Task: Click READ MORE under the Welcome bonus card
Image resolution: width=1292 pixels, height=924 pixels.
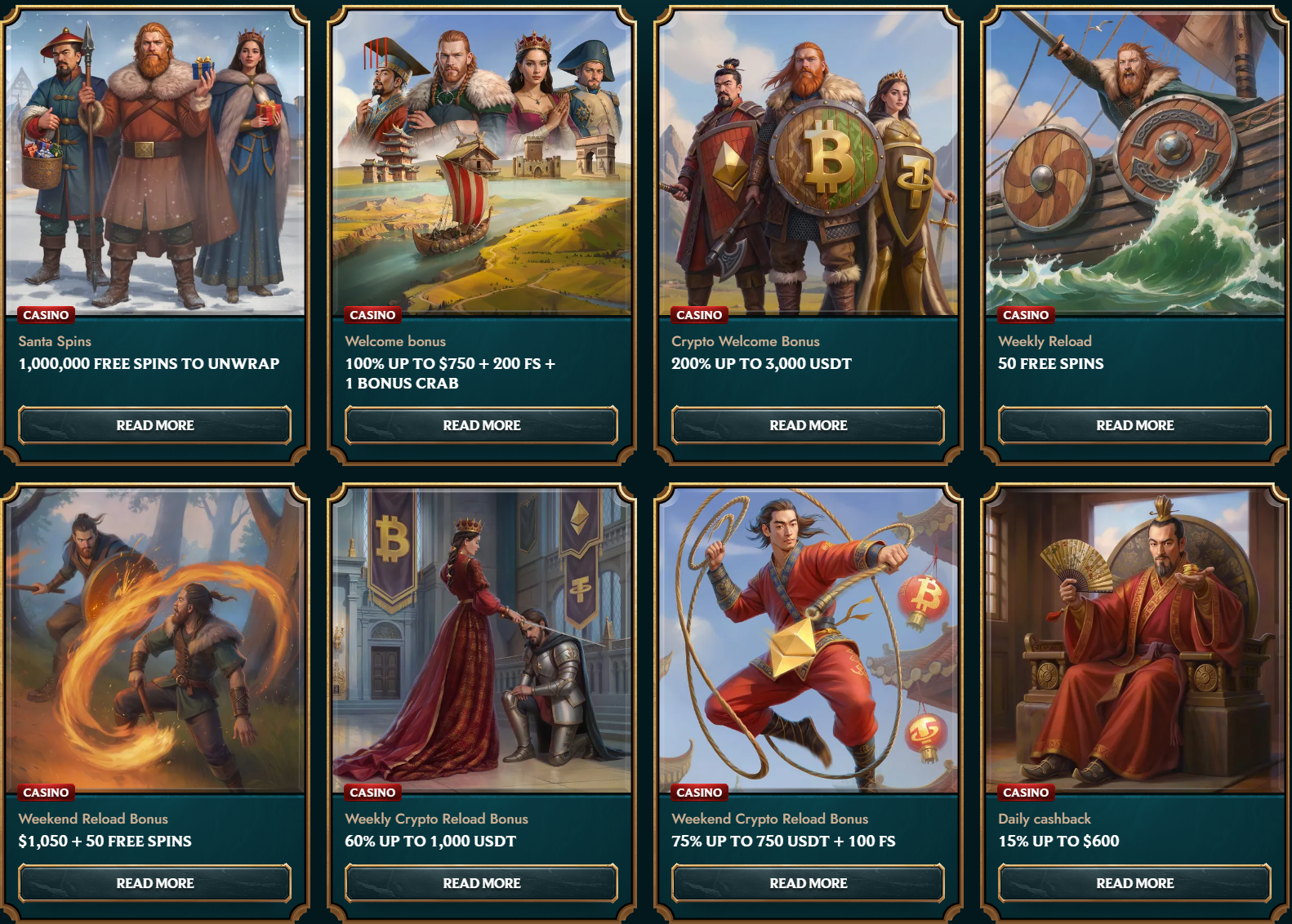Action: coord(482,425)
